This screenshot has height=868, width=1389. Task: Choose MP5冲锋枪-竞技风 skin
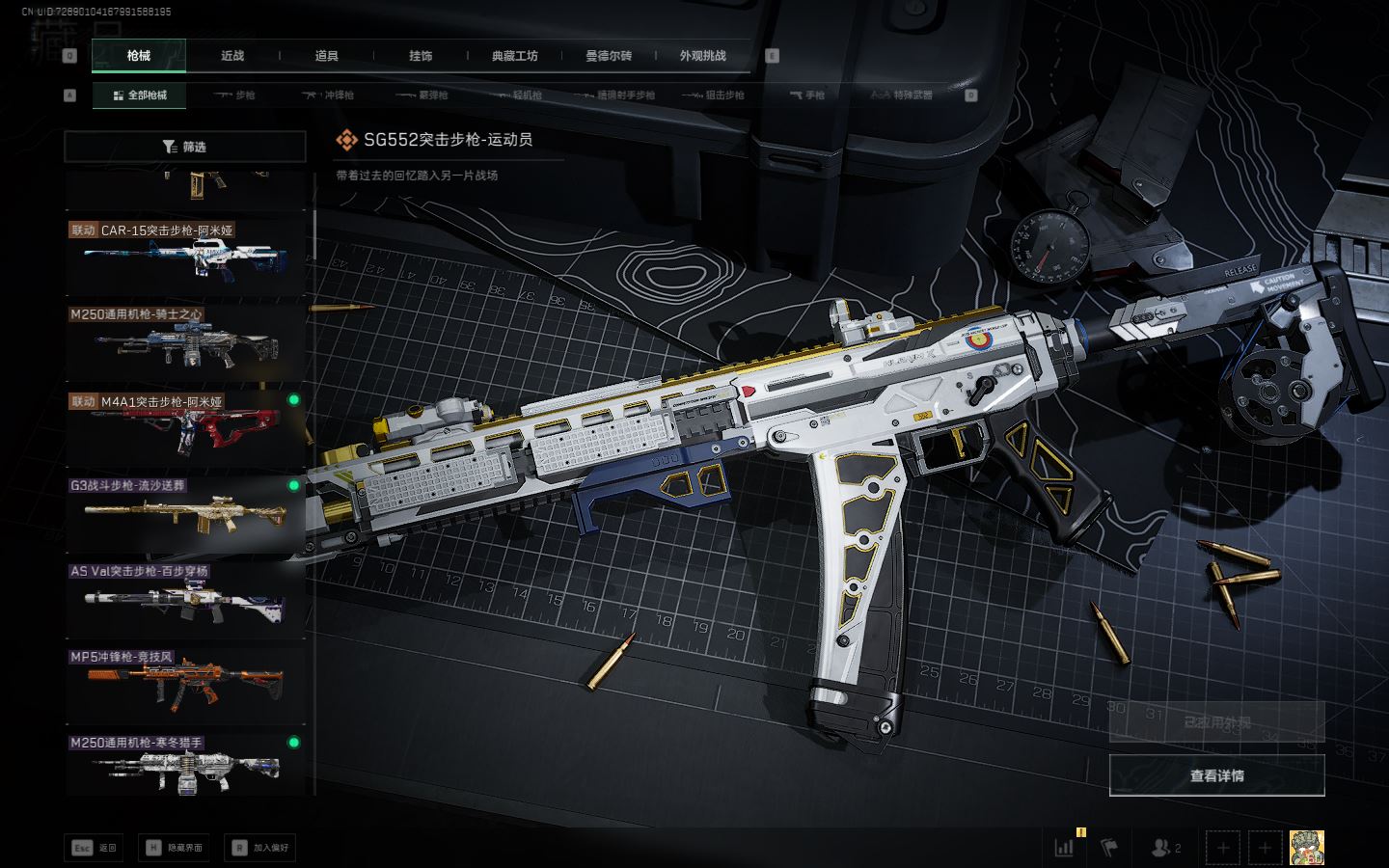[x=185, y=683]
